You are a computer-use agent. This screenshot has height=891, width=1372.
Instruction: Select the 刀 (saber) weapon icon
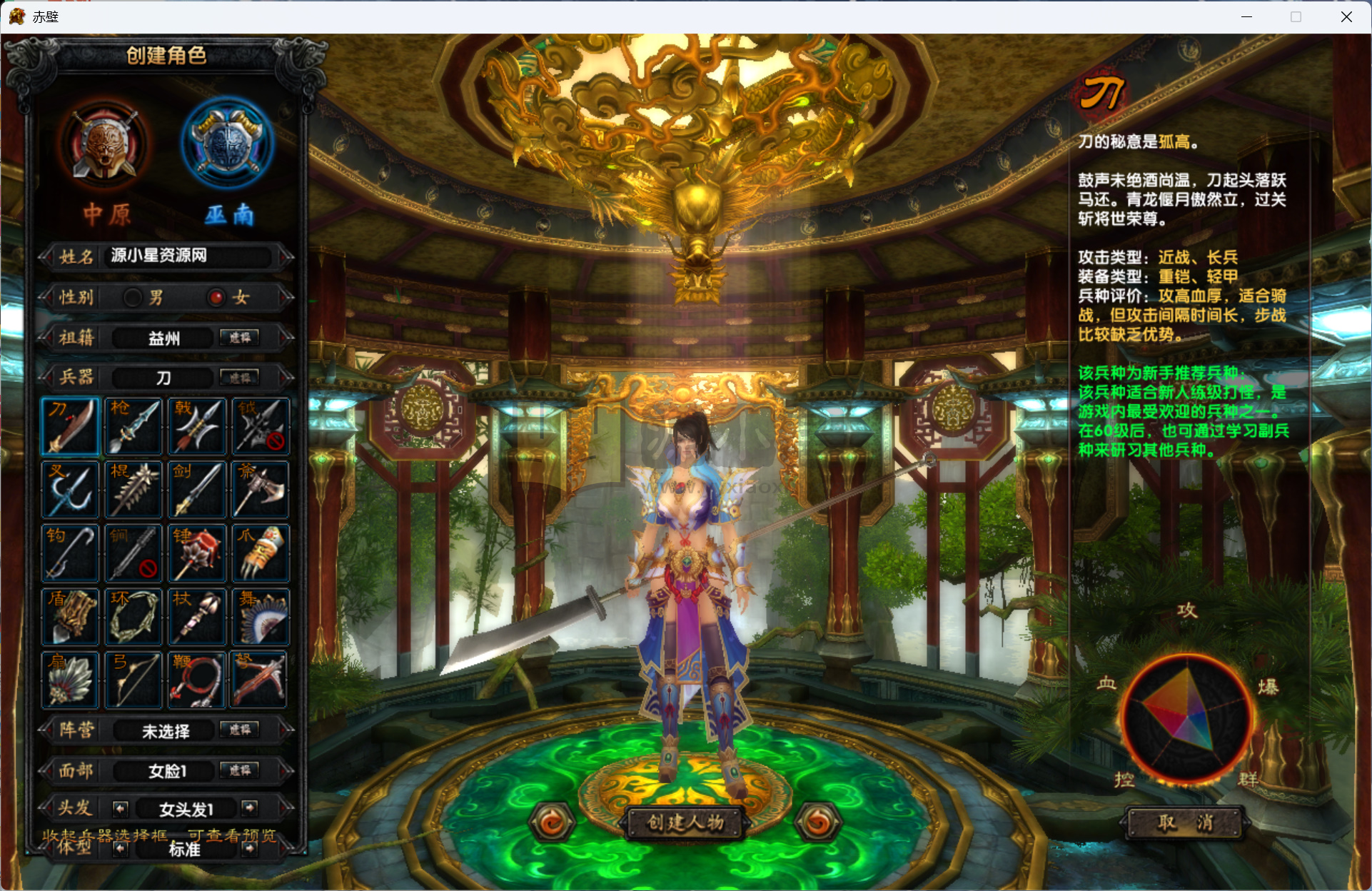coord(70,426)
